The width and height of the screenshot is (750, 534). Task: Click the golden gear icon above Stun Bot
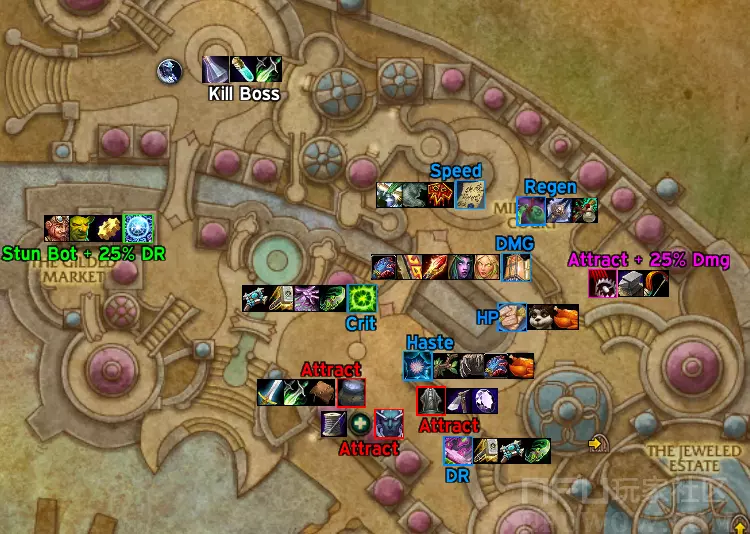click(x=110, y=228)
